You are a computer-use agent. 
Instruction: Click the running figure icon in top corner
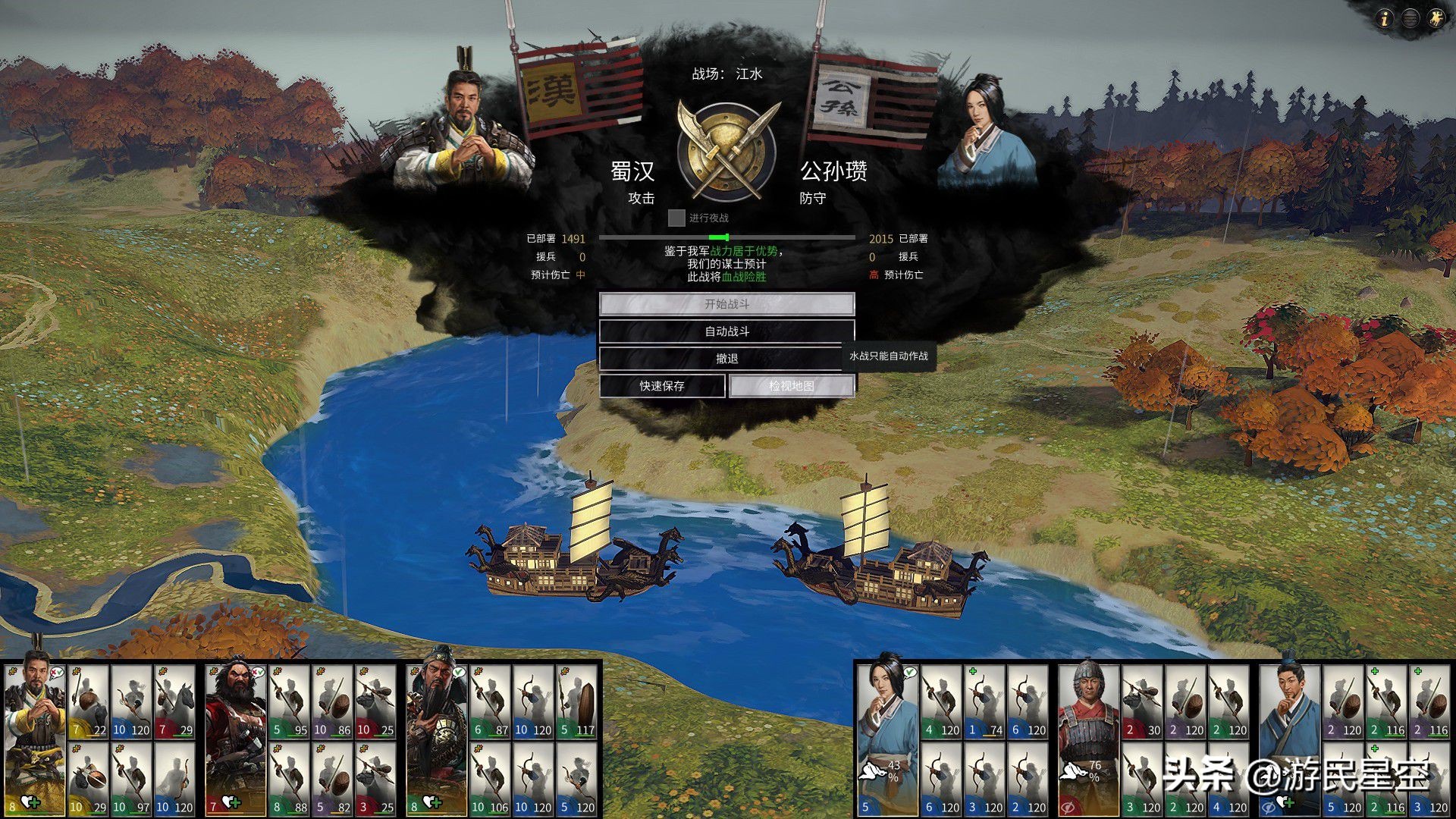pos(1436,19)
